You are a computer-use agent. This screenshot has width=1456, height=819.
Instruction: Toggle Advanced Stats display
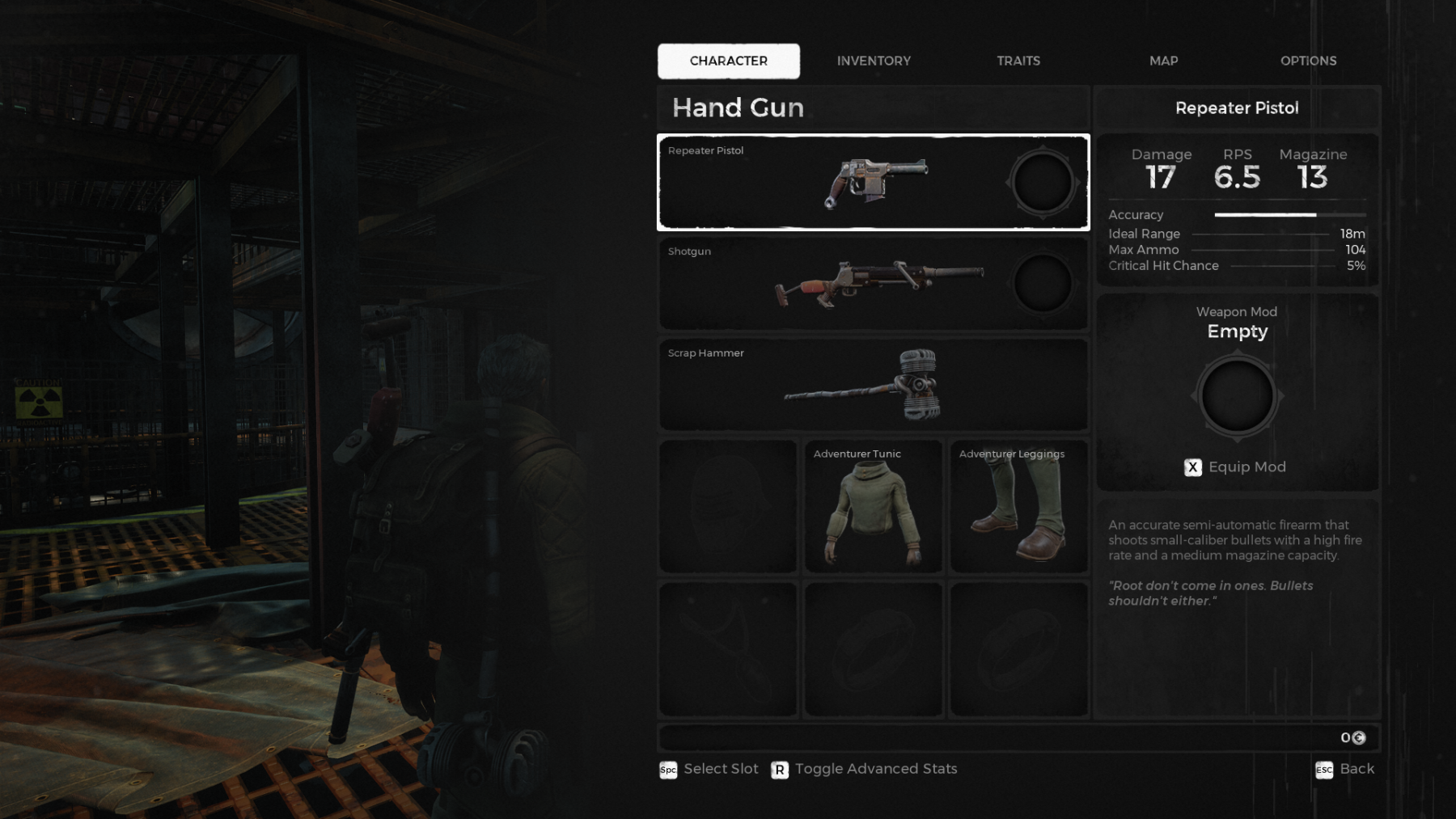865,769
